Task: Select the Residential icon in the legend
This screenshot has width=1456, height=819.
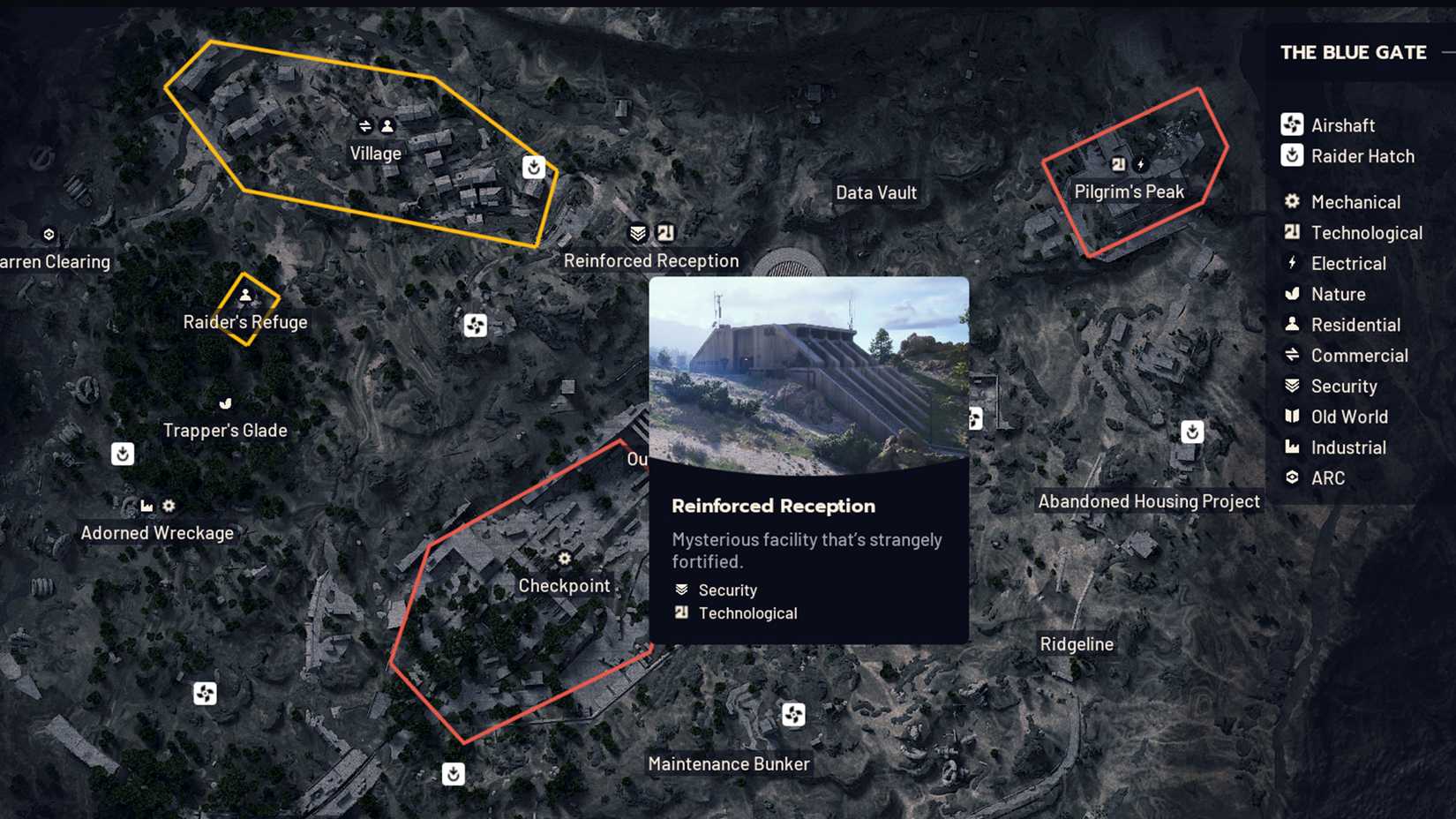Action: [1292, 324]
